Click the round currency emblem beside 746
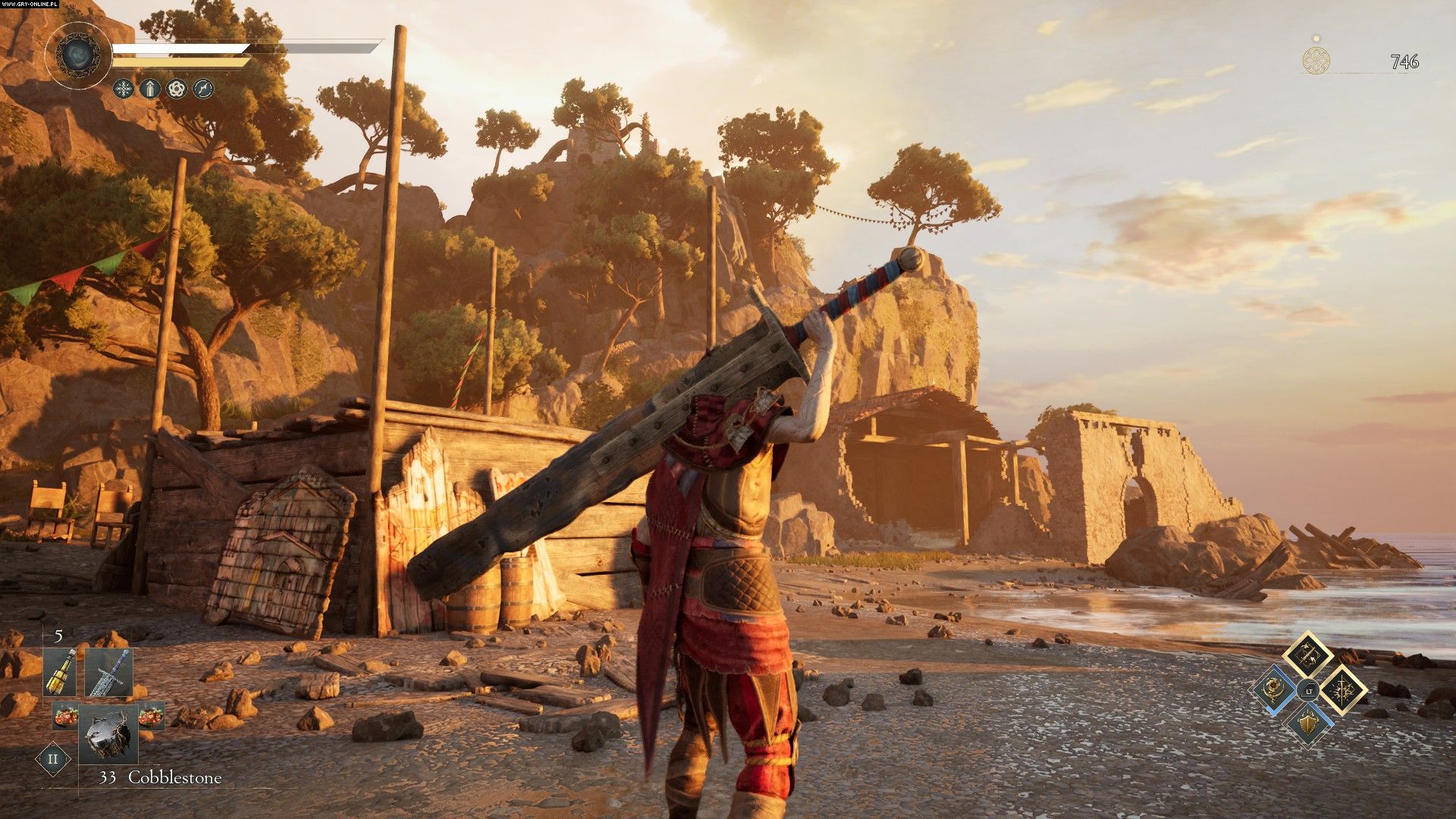 1316,60
